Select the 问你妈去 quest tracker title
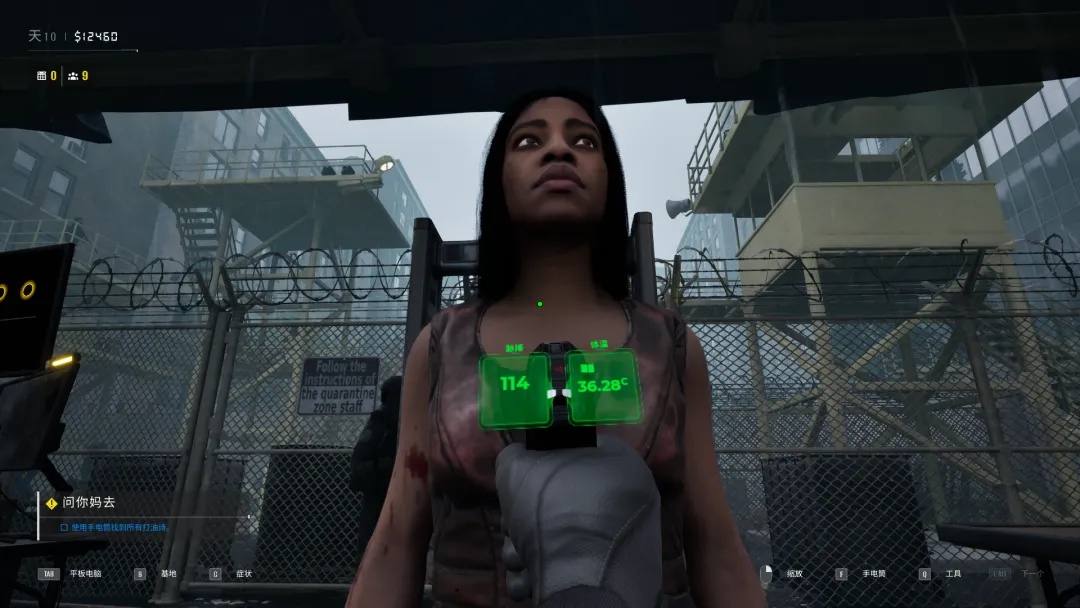The image size is (1080, 608). (x=88, y=503)
